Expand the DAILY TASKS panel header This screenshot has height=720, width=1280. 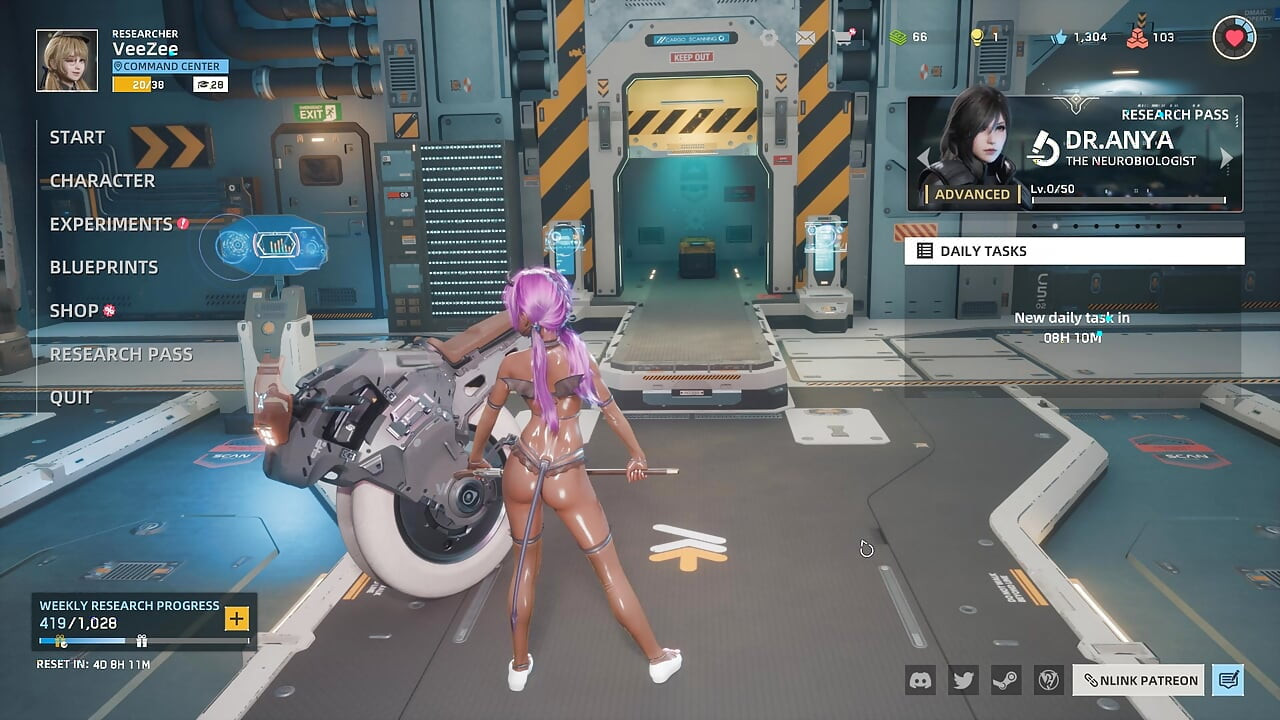point(1074,251)
